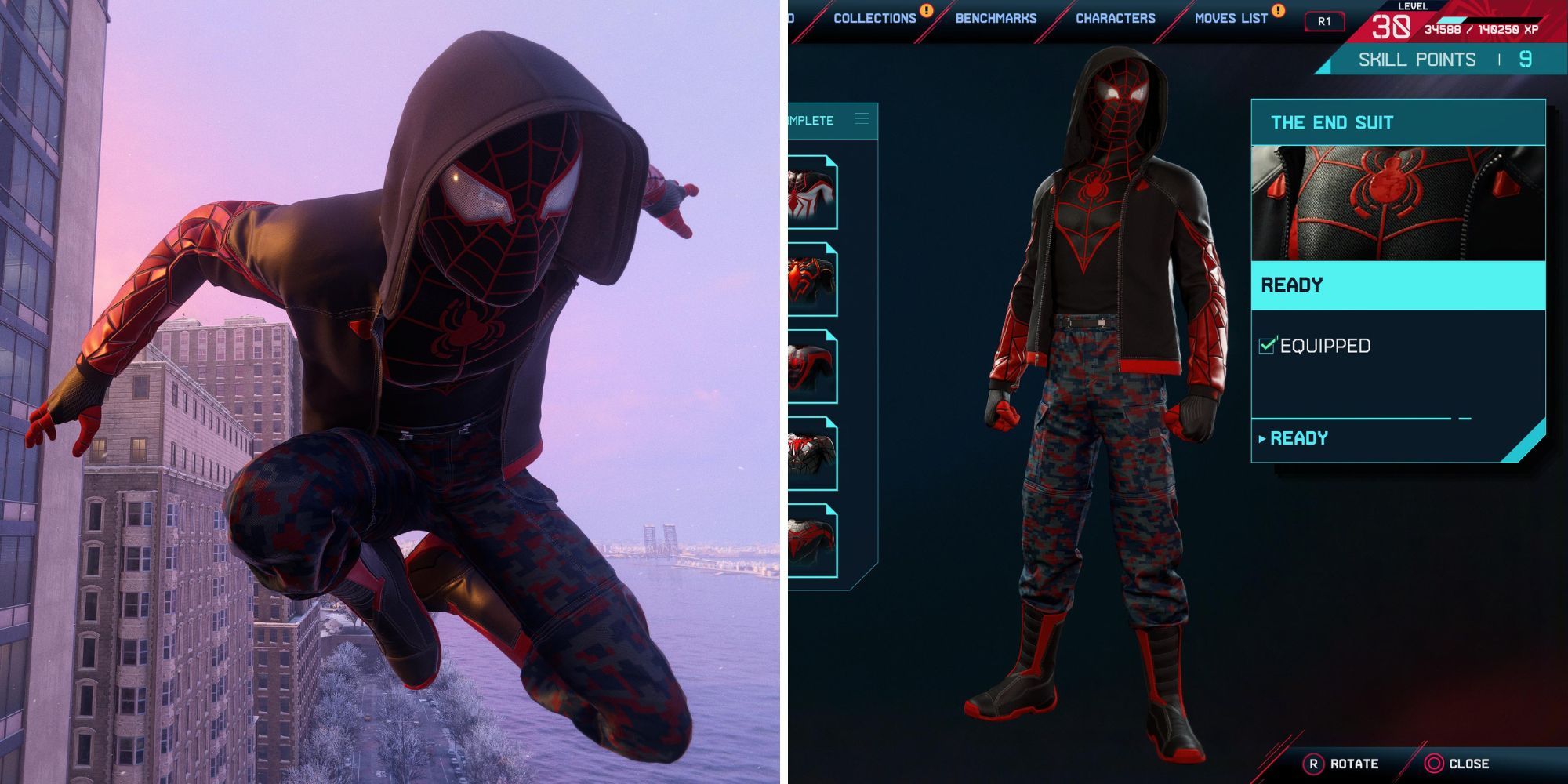
Task: Click the warning badge beside Moves List
Action: click(1278, 12)
